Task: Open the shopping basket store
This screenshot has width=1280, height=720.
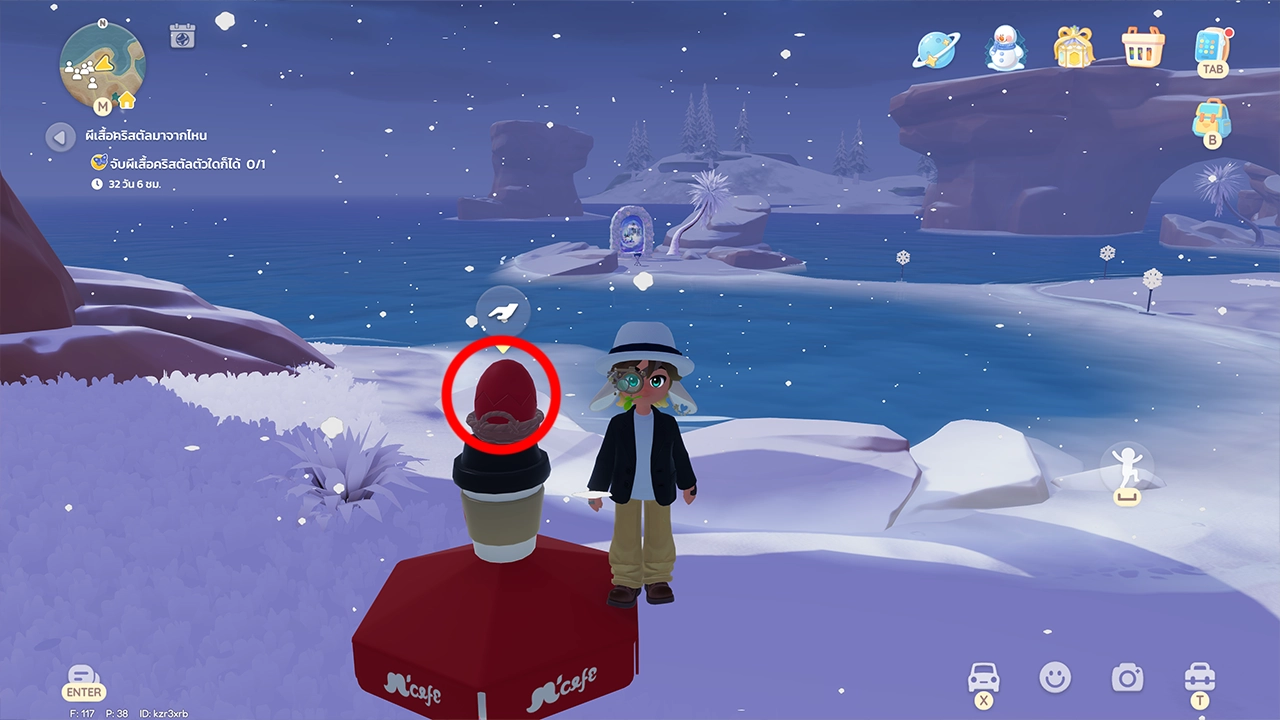Action: pyautogui.click(x=1142, y=47)
